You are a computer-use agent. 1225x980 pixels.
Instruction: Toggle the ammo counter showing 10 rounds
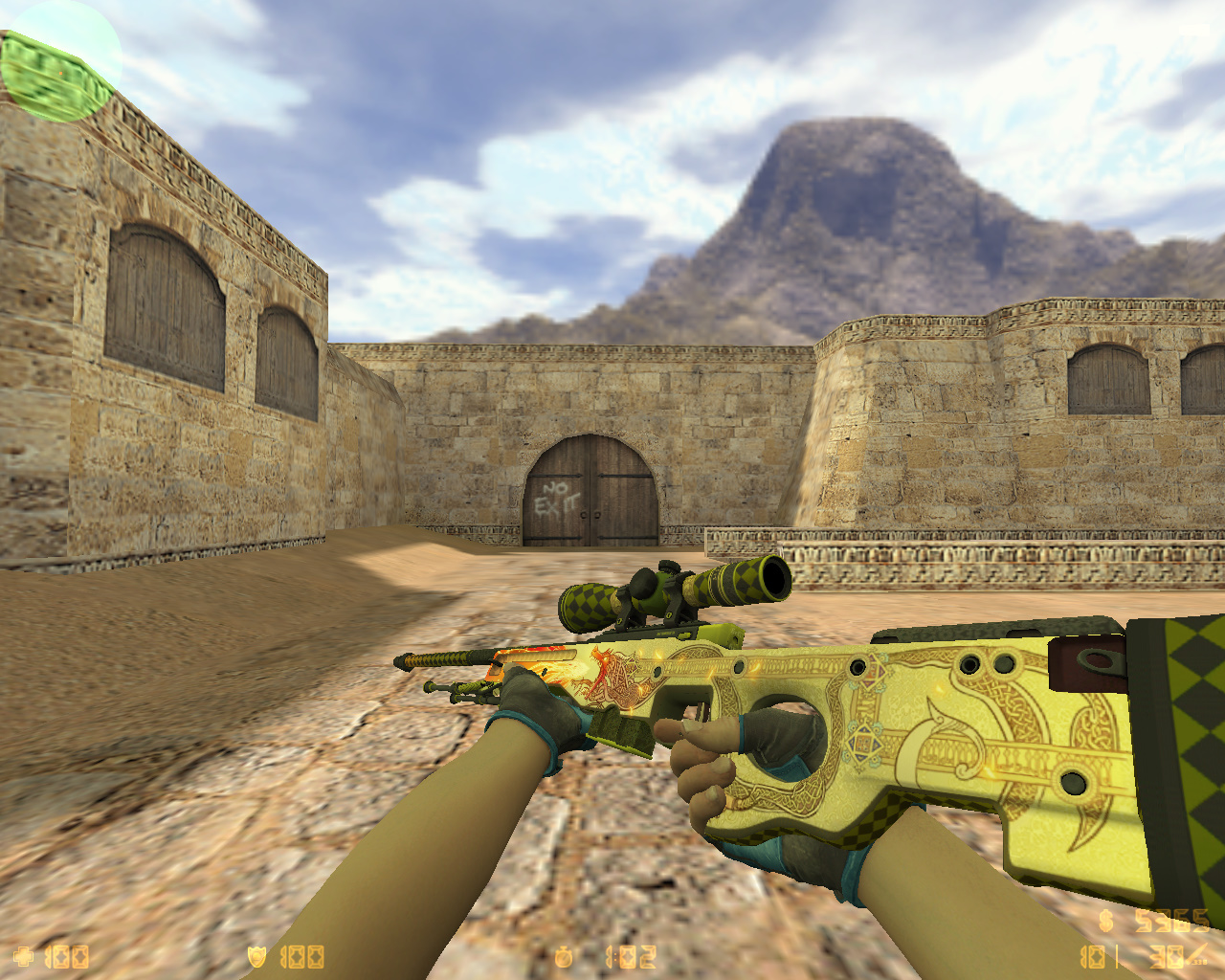click(1093, 957)
